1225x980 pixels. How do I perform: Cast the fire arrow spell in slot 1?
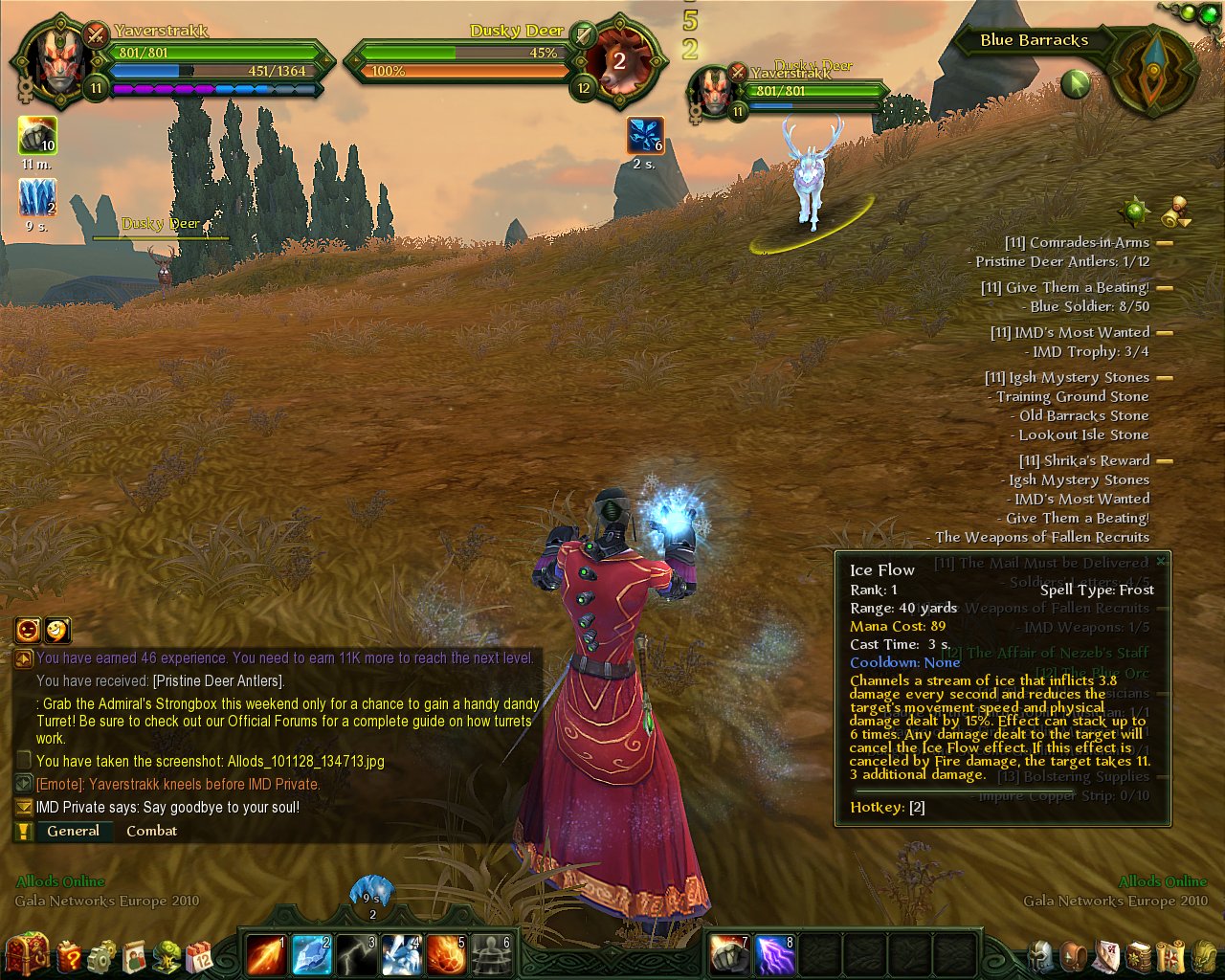(266, 954)
